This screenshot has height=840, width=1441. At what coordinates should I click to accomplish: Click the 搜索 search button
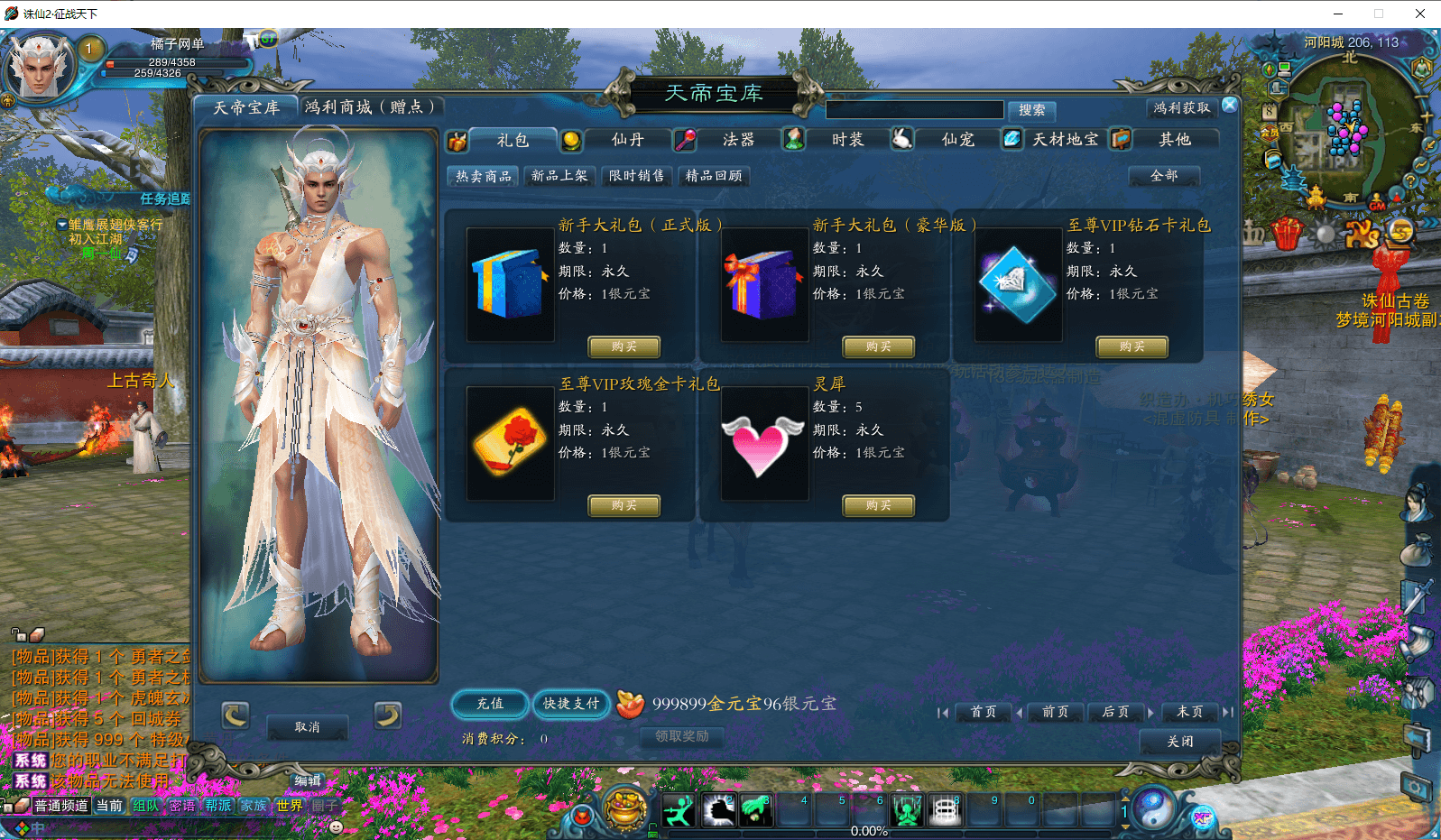pos(1031,110)
